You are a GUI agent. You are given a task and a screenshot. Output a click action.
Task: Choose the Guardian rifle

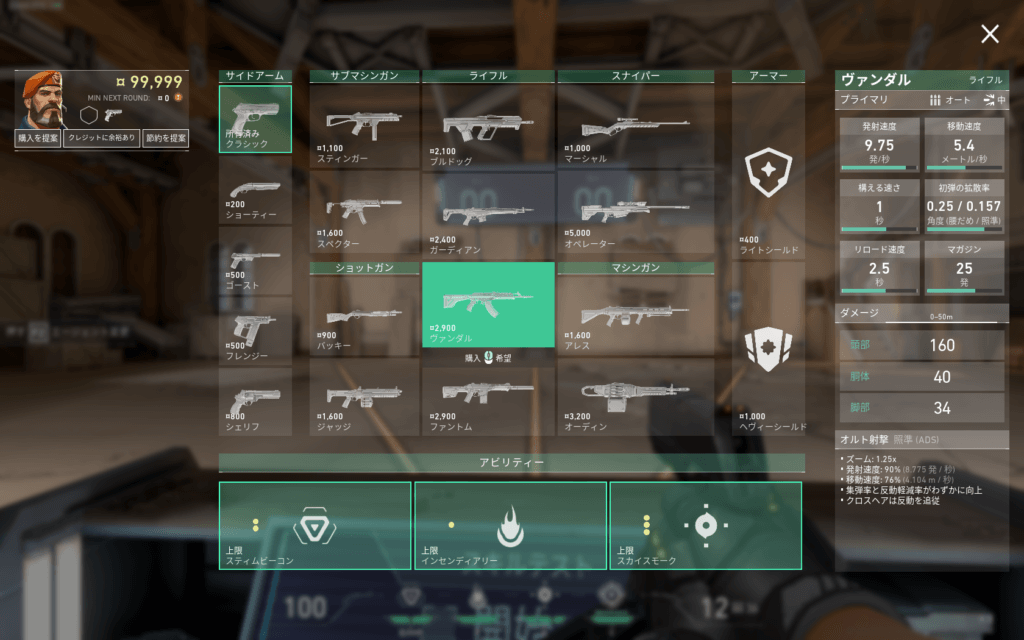click(488, 212)
